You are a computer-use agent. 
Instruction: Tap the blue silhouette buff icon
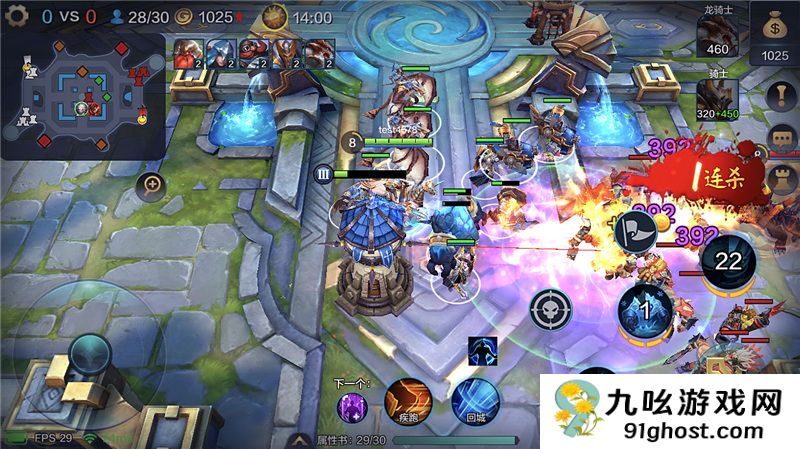click(482, 351)
